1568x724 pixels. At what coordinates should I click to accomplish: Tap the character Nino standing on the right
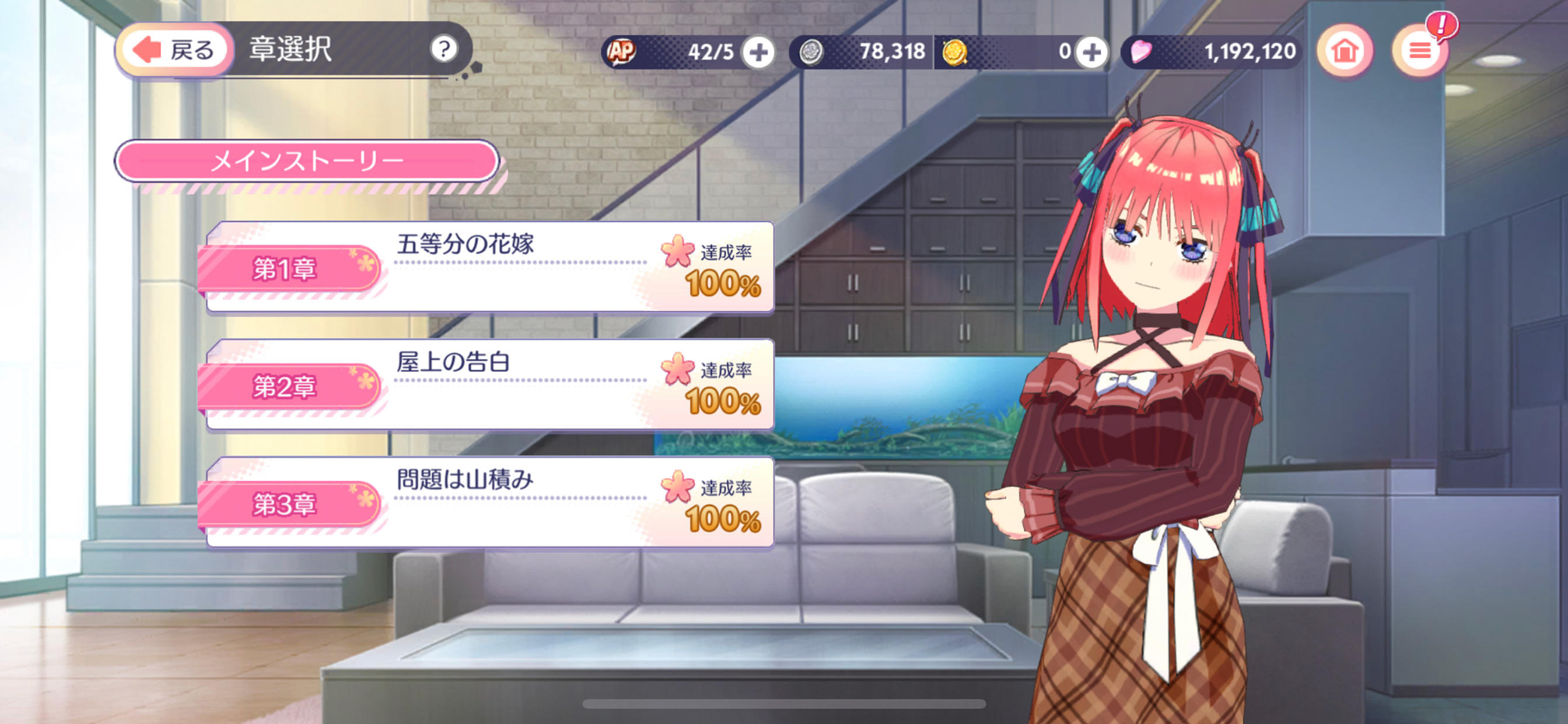coord(1157,365)
